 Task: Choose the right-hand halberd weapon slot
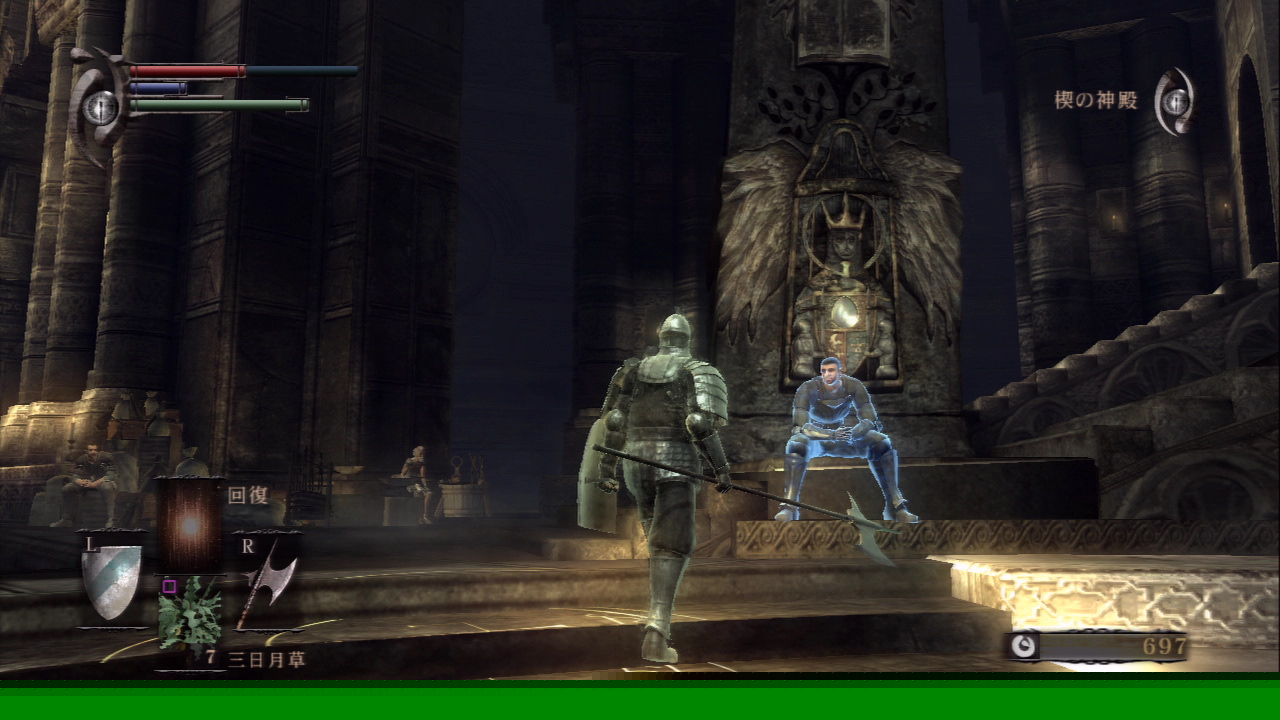click(266, 584)
